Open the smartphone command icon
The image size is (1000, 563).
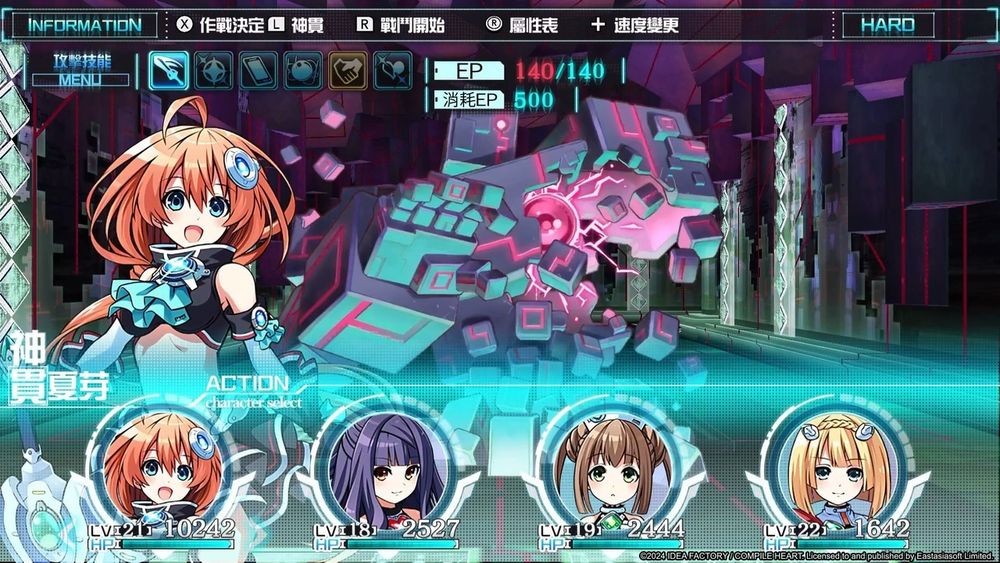[258, 70]
